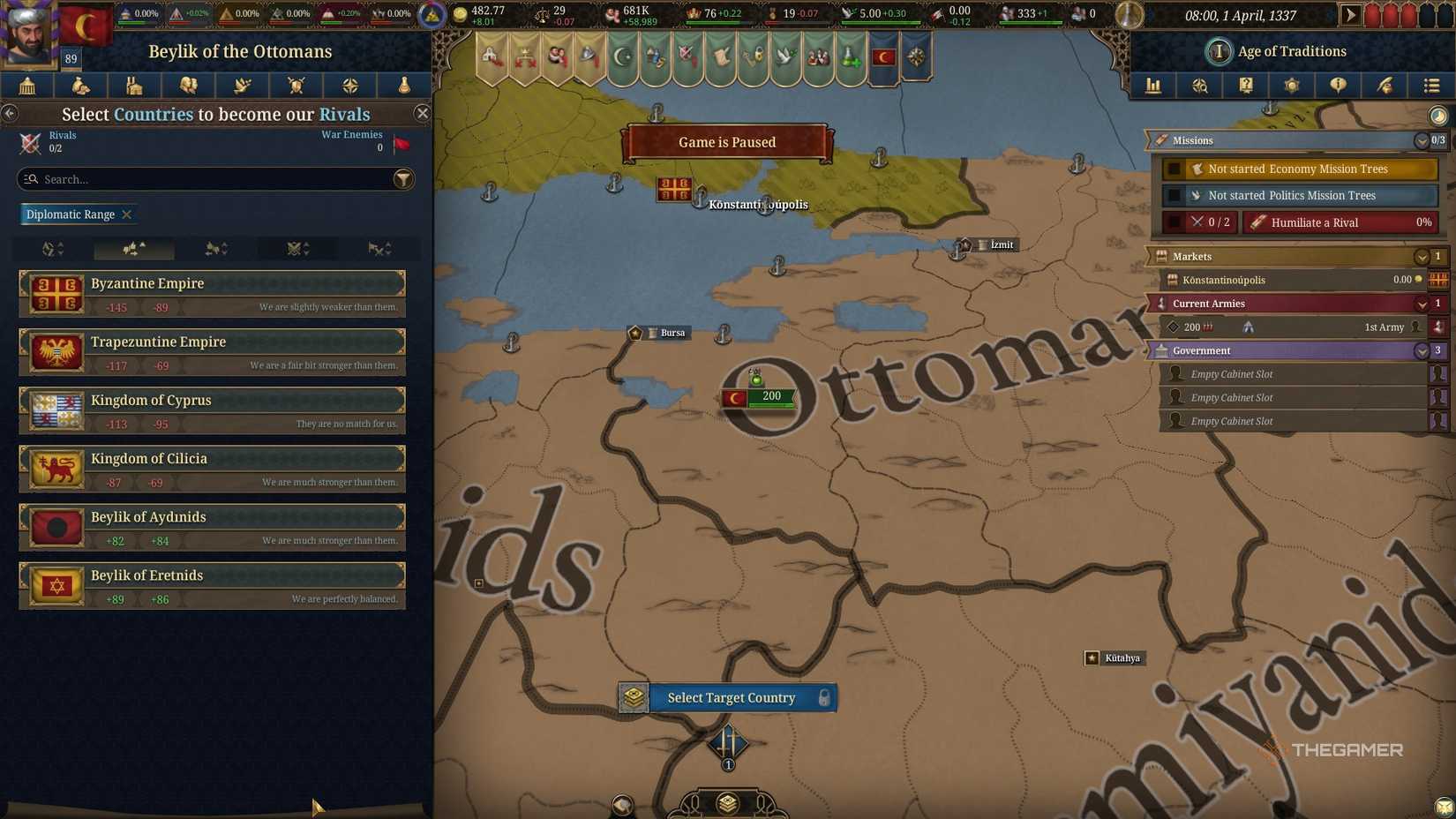The height and width of the screenshot is (819, 1456).
Task: Expand the Government section chevron
Action: pos(1422,350)
